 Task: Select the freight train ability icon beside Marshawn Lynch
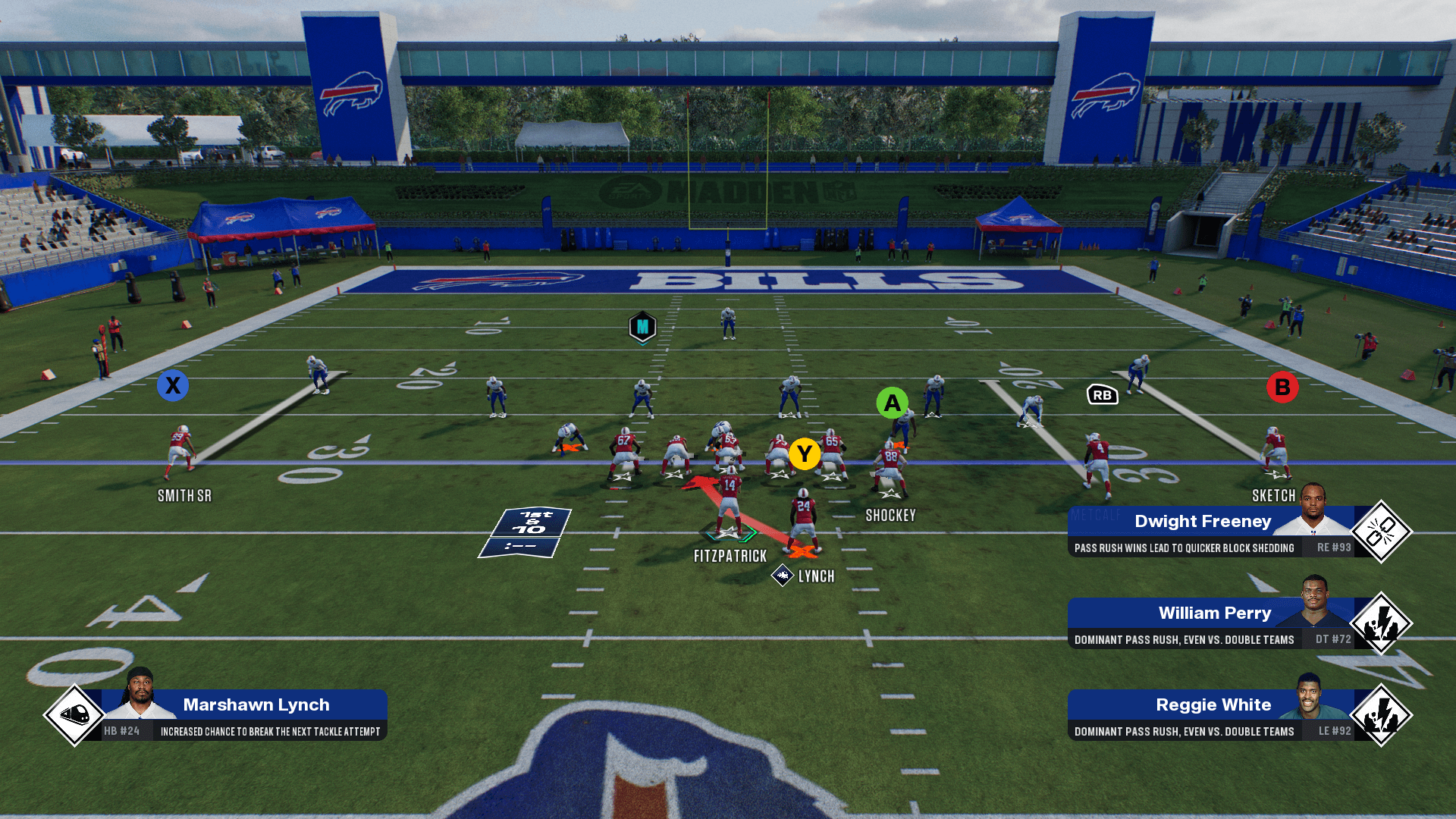click(74, 714)
